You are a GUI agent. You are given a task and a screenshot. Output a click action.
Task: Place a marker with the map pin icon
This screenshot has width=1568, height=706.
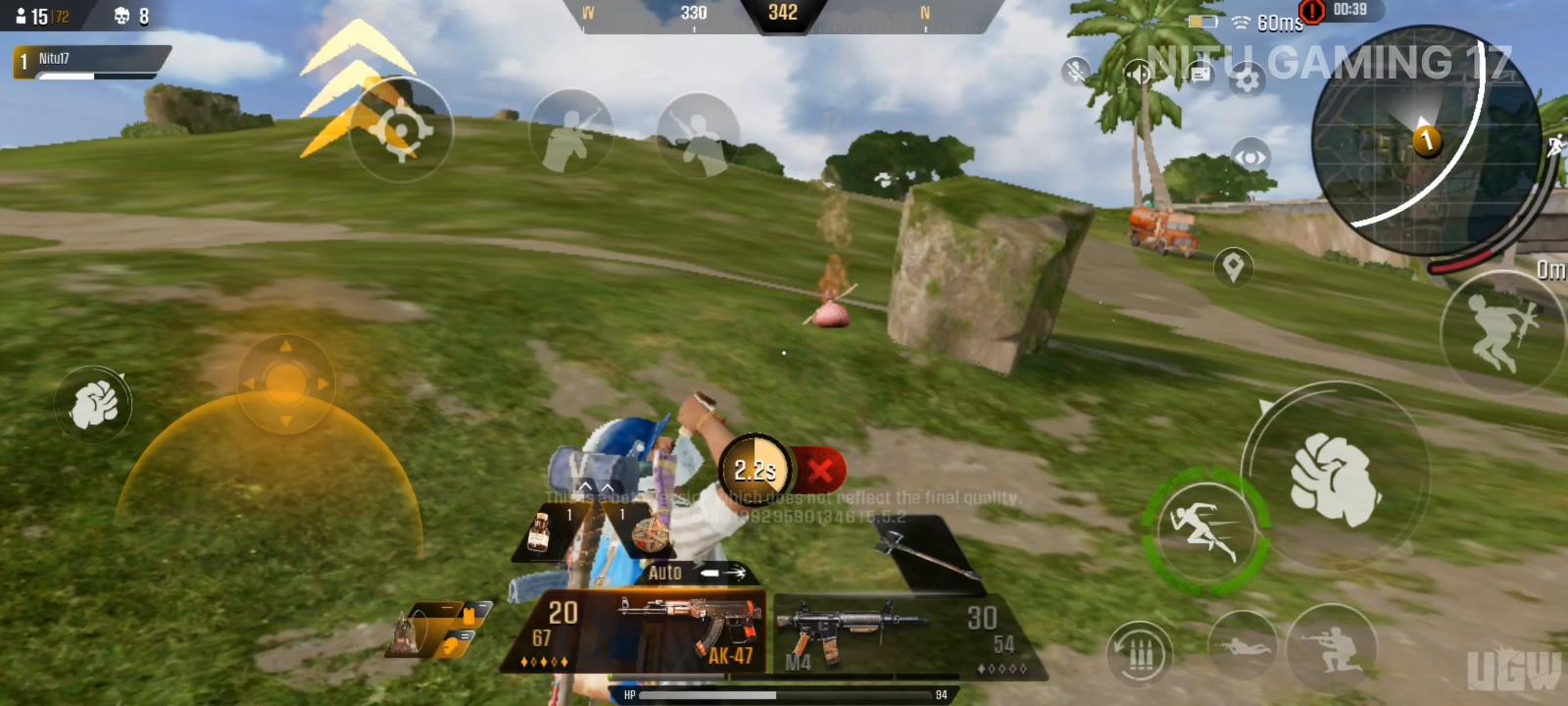pos(1232,265)
